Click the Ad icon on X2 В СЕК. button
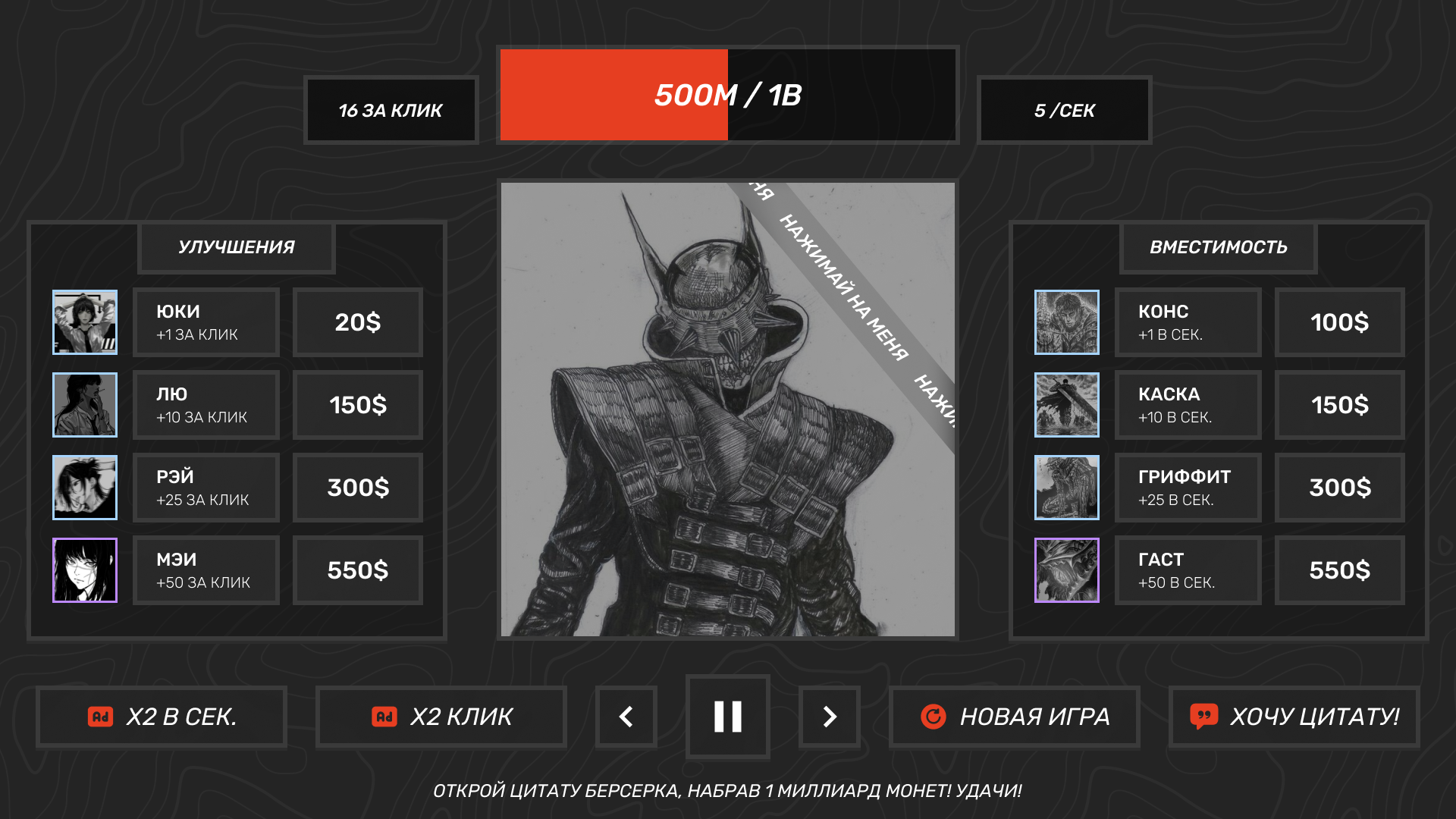This screenshot has width=1456, height=819. tap(101, 716)
